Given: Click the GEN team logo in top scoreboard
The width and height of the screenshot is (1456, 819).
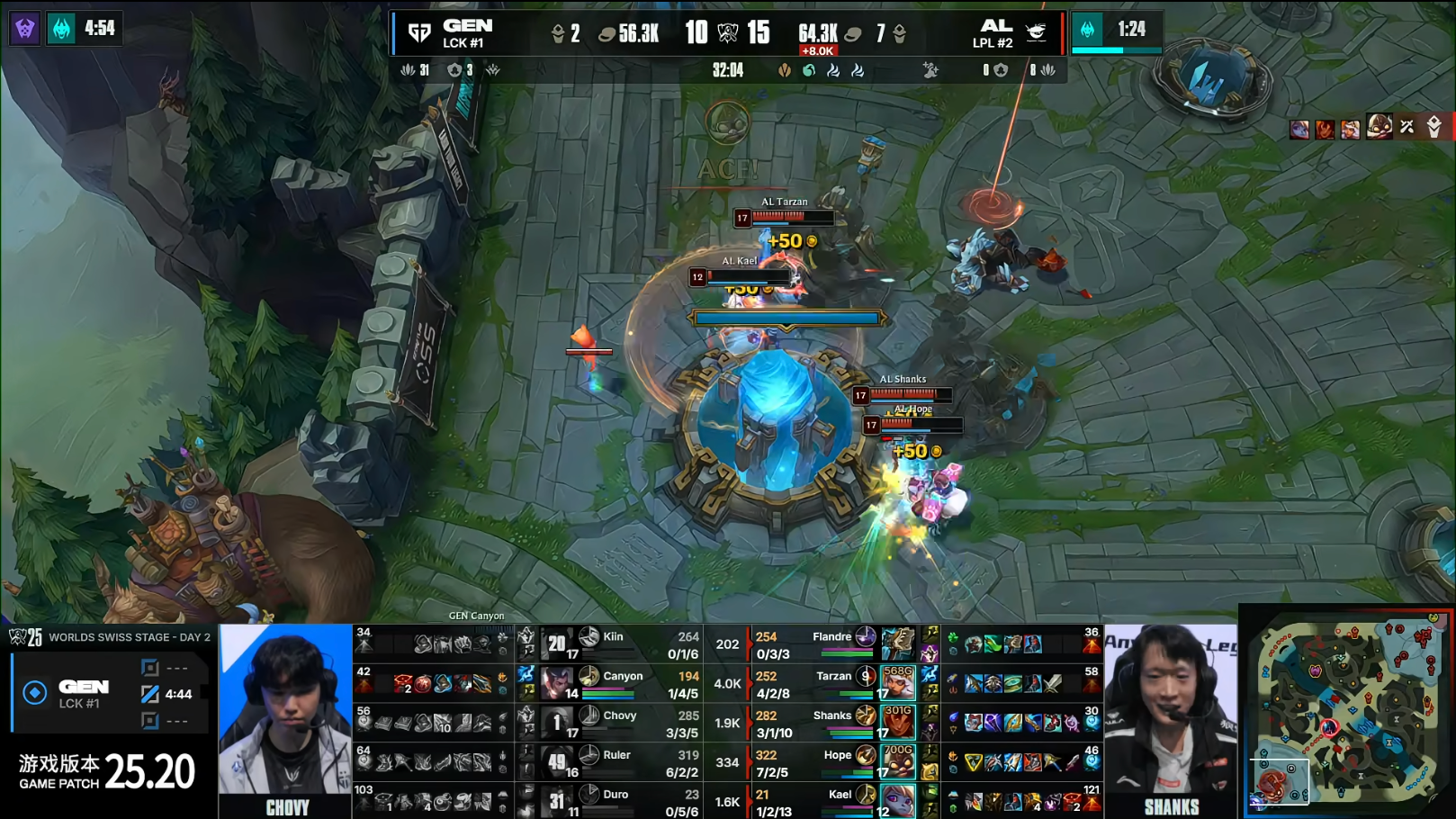Looking at the screenshot, I should pos(419,33).
